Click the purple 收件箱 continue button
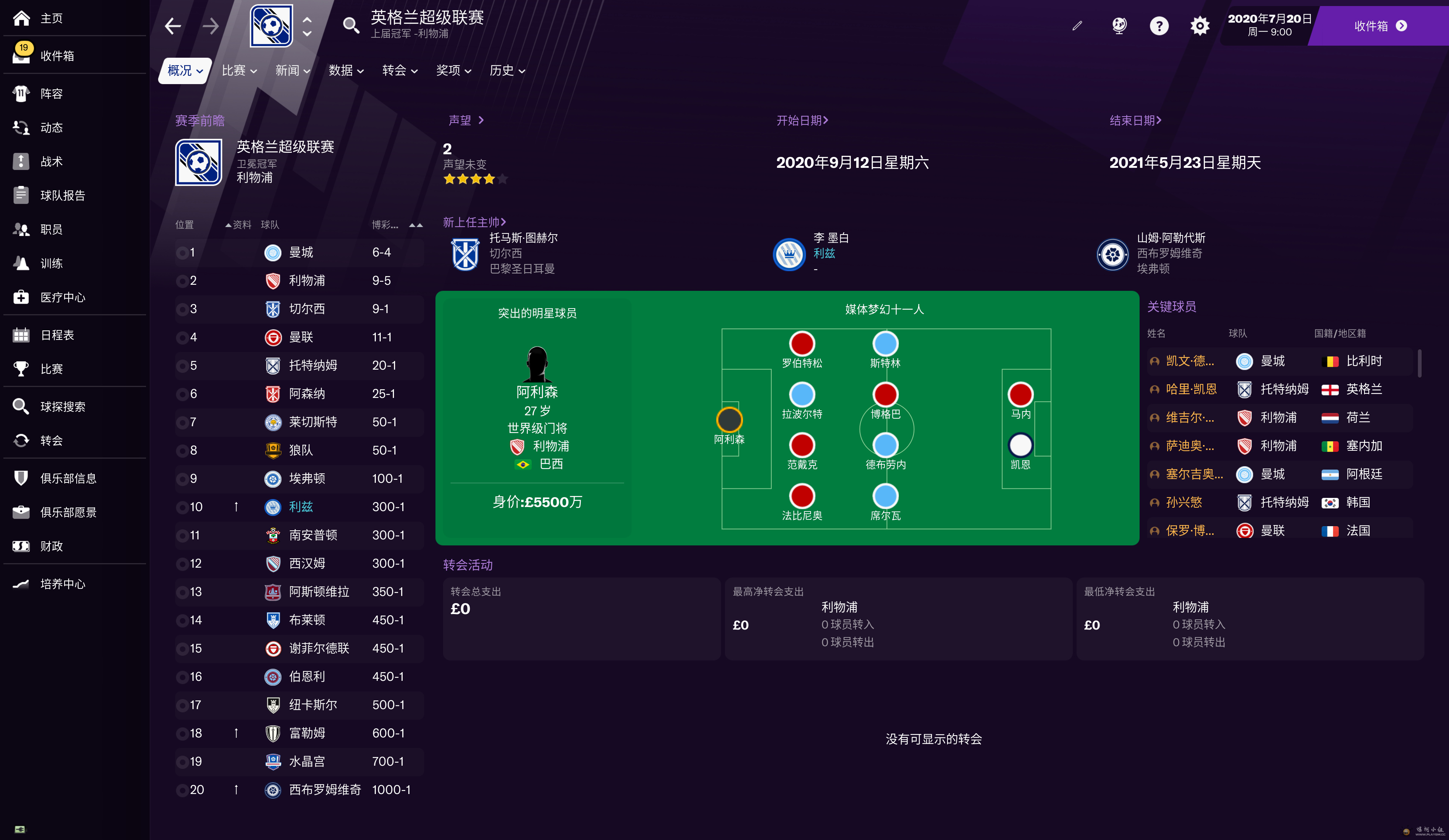 coord(1380,26)
